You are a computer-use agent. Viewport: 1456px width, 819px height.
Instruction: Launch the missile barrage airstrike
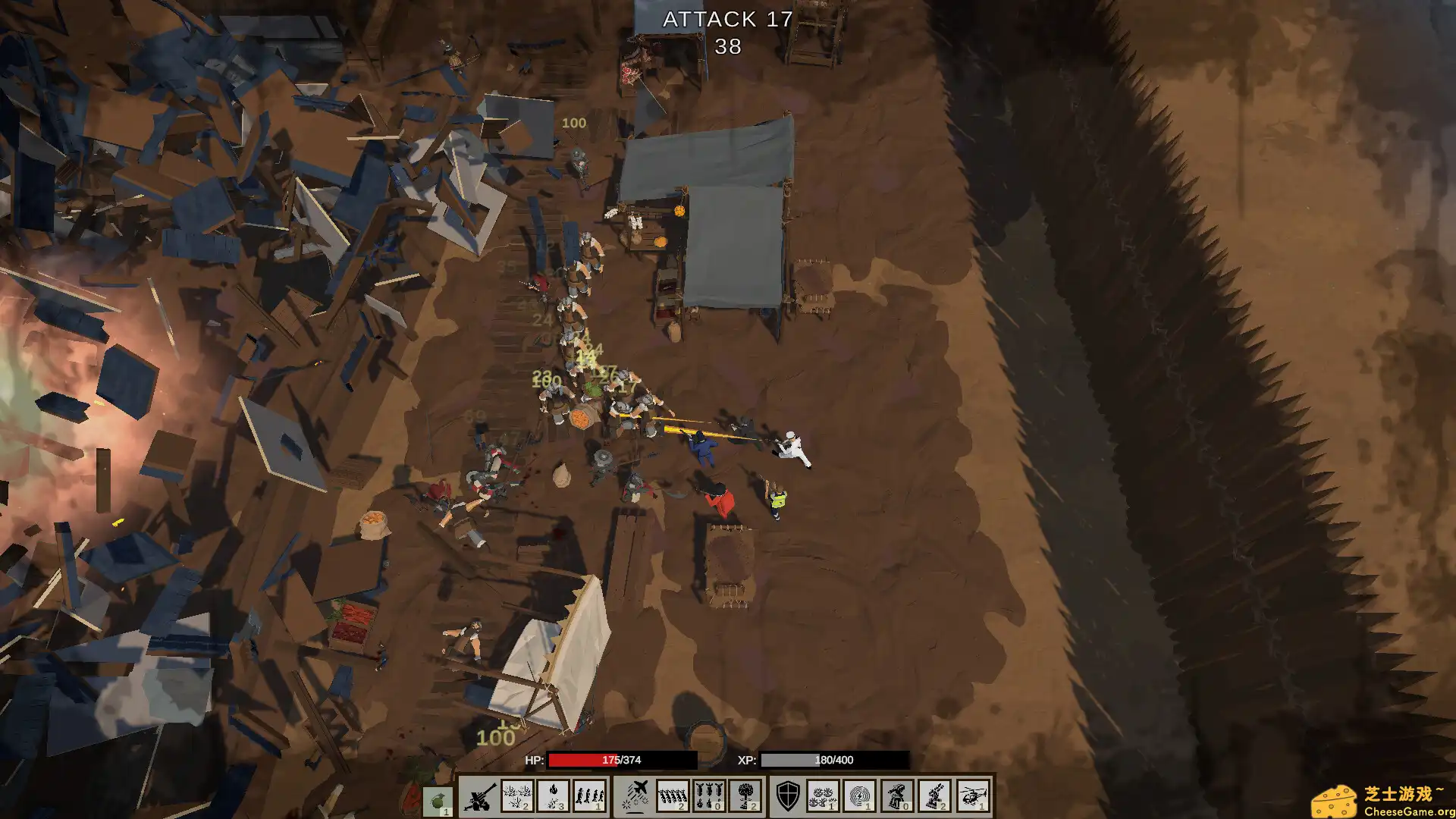(672, 796)
